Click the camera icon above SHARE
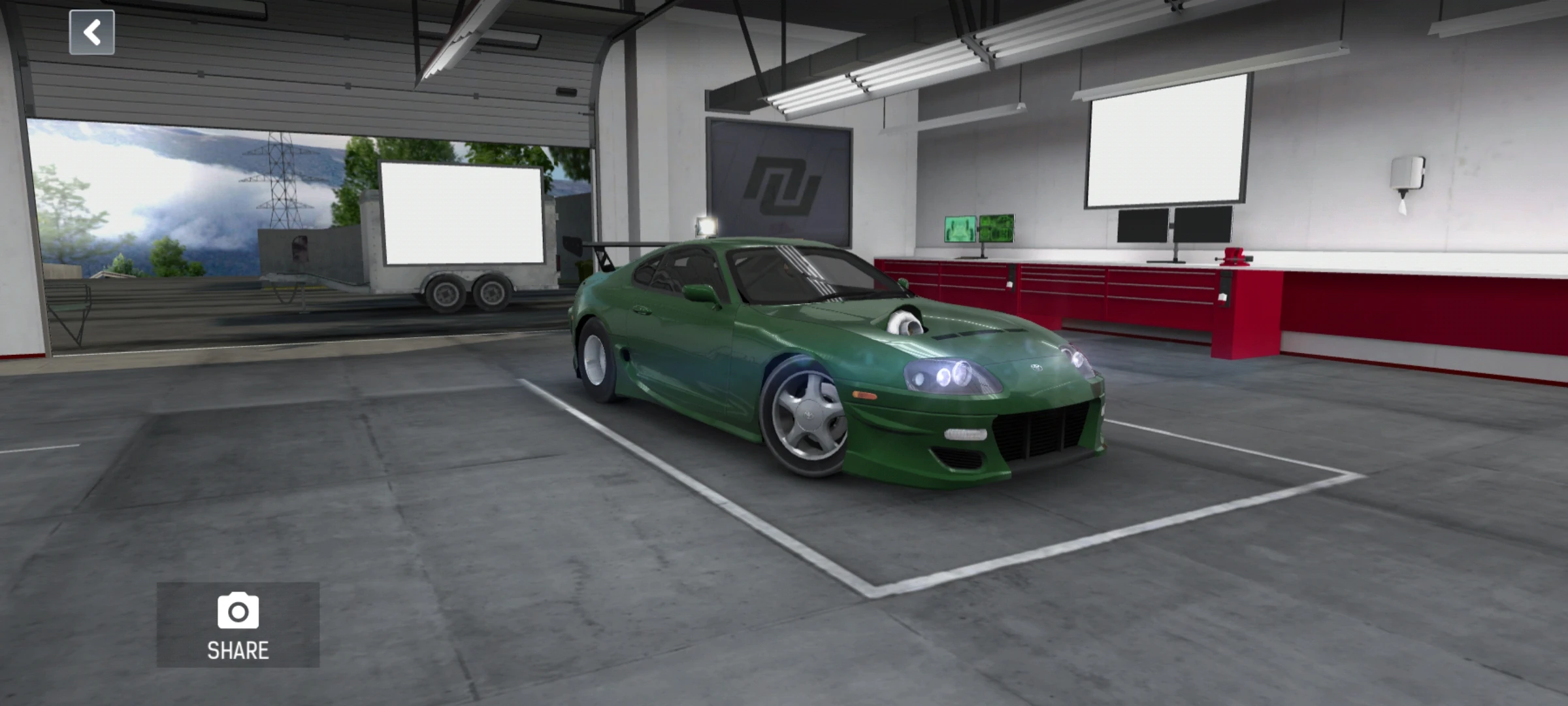Screen dimensions: 1568x706 tap(238, 611)
